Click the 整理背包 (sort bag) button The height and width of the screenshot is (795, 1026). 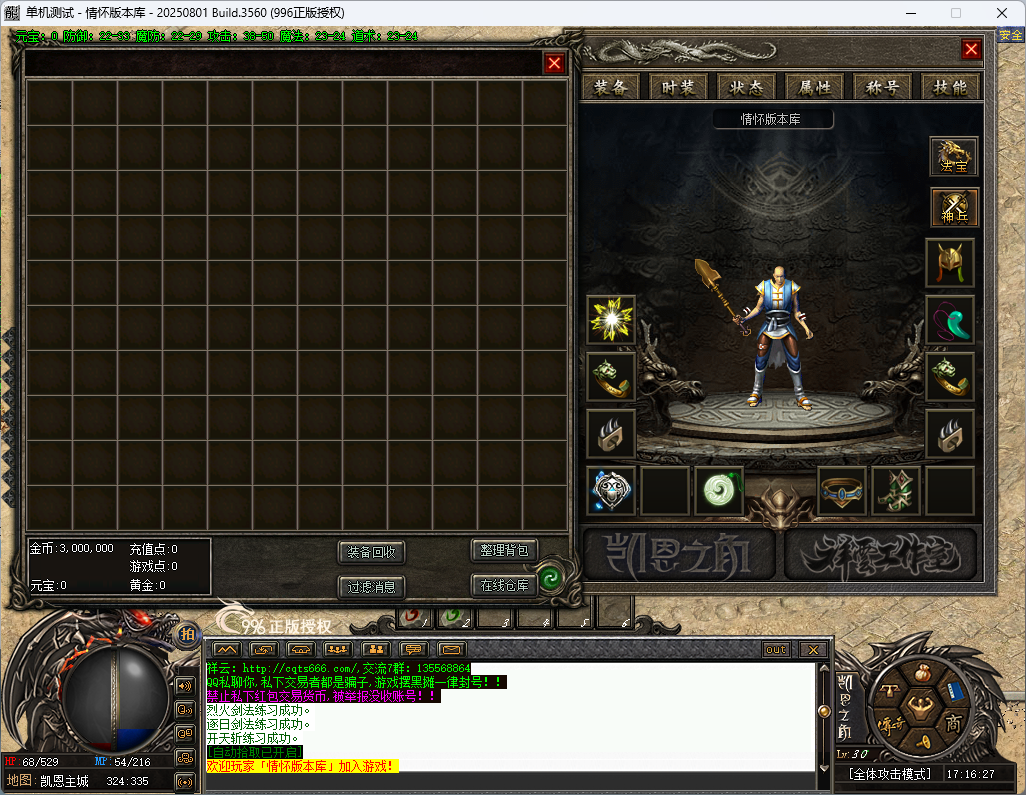pyautogui.click(x=504, y=550)
